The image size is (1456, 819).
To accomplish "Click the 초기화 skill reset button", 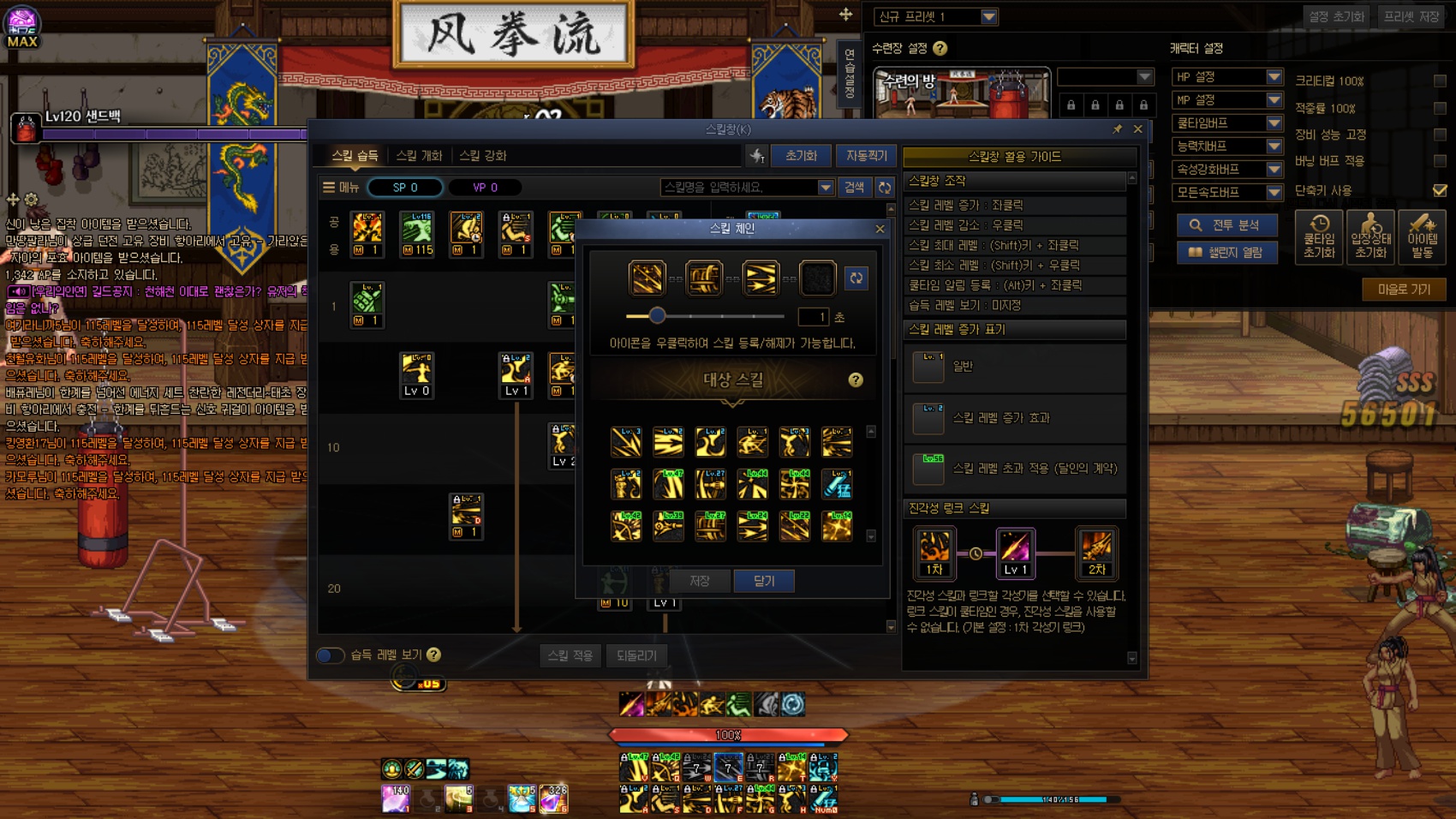I will pyautogui.click(x=801, y=155).
